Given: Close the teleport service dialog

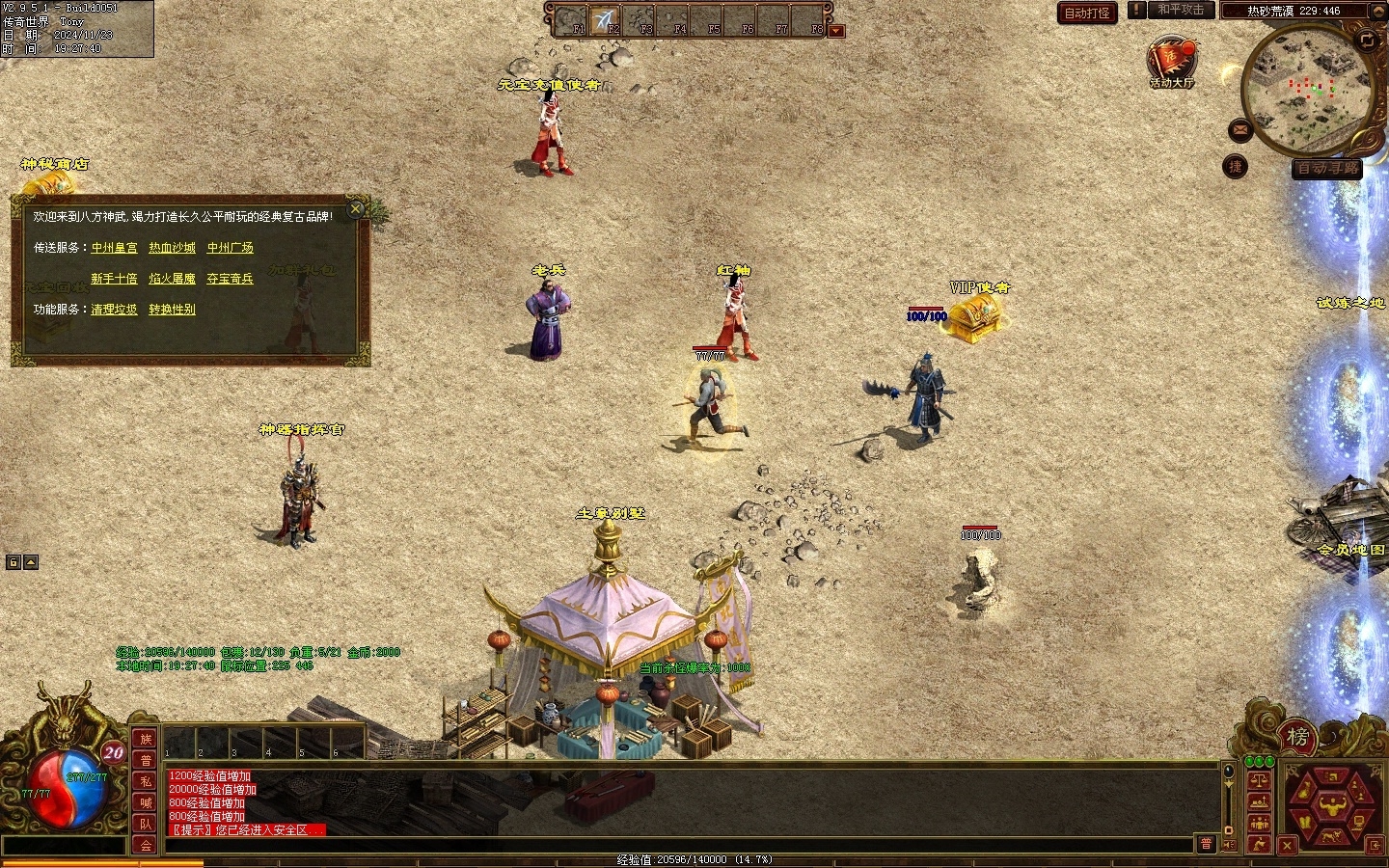Looking at the screenshot, I should click(x=356, y=208).
